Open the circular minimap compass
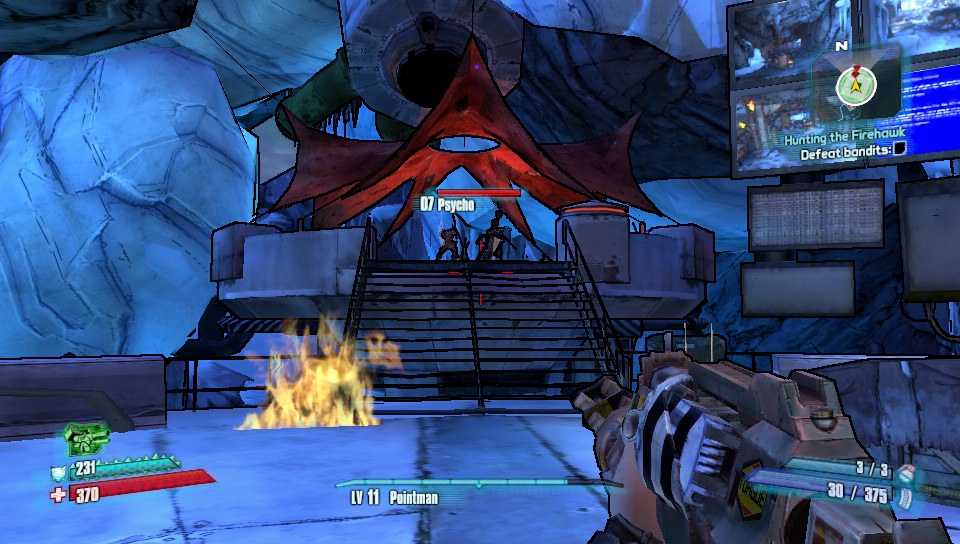 click(x=857, y=85)
